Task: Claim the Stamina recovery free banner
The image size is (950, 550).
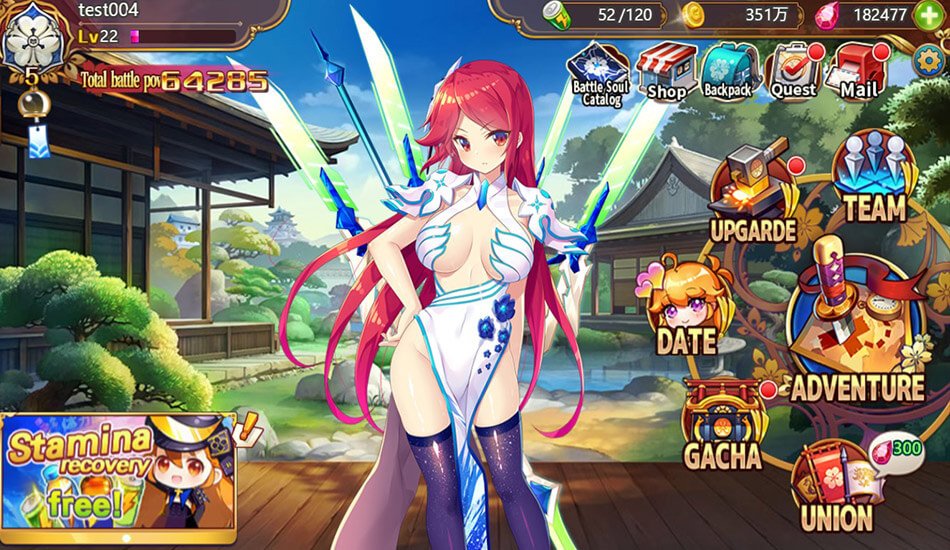Action: click(118, 472)
